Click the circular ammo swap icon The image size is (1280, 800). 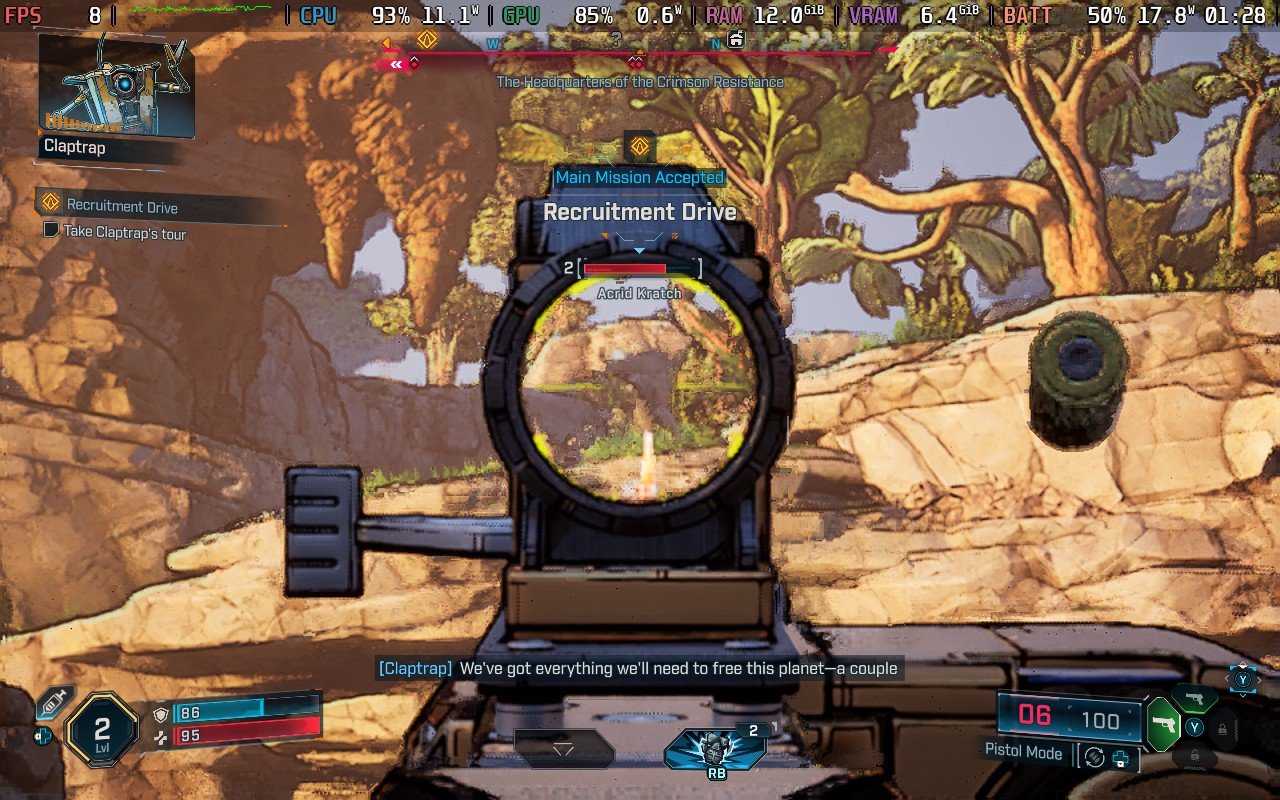[x=1094, y=757]
